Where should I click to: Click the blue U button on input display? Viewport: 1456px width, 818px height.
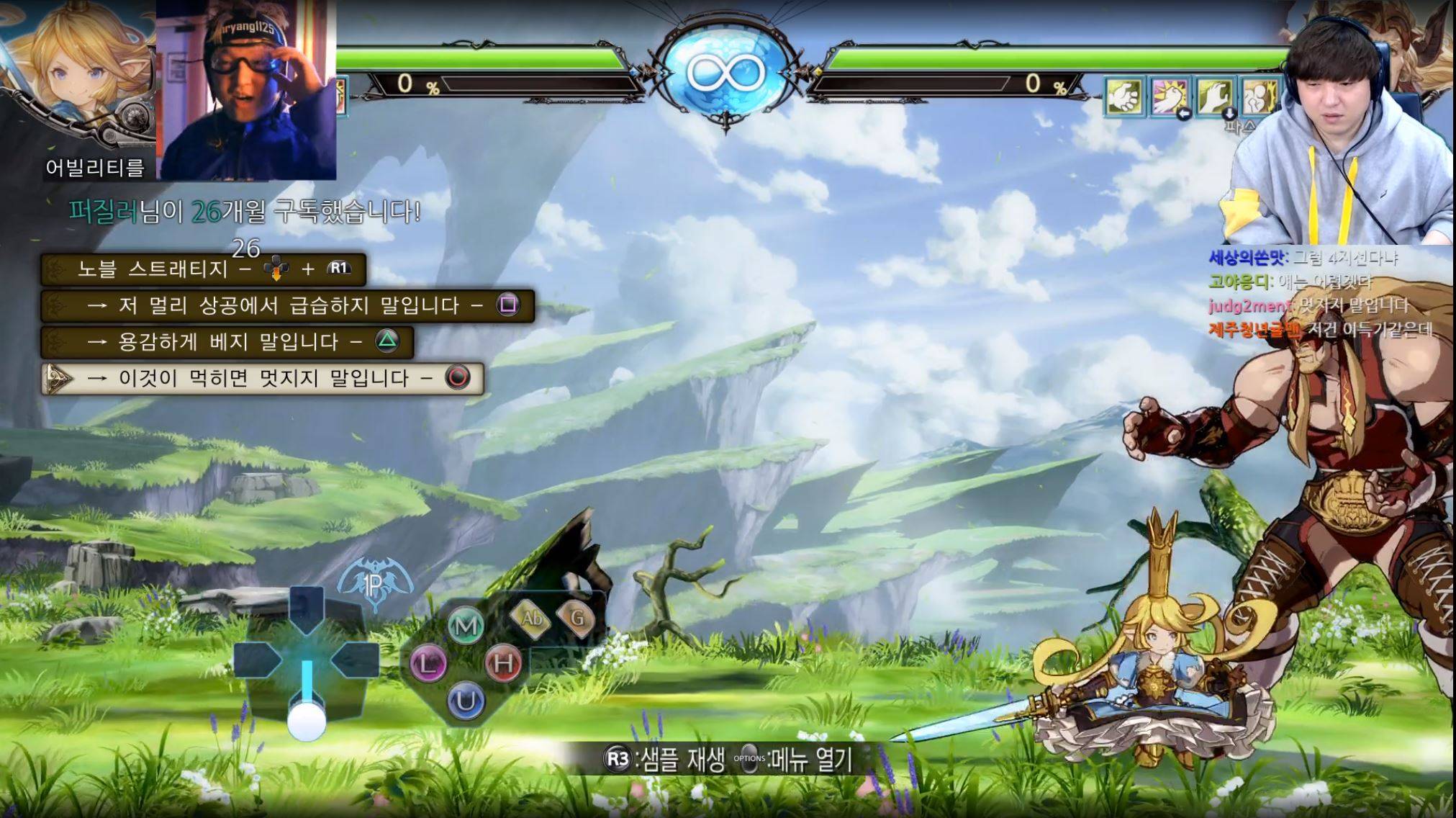[466, 700]
